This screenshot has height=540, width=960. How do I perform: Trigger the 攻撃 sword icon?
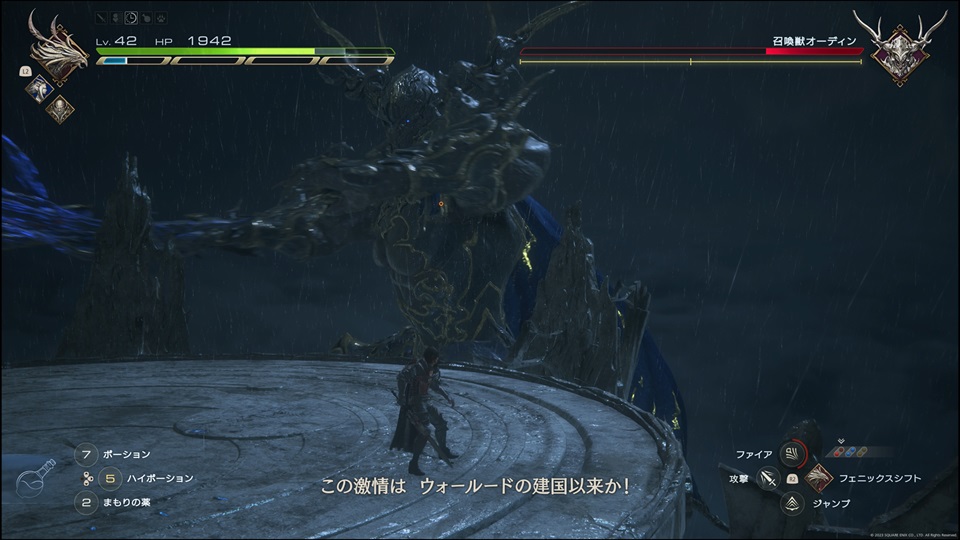[x=768, y=479]
